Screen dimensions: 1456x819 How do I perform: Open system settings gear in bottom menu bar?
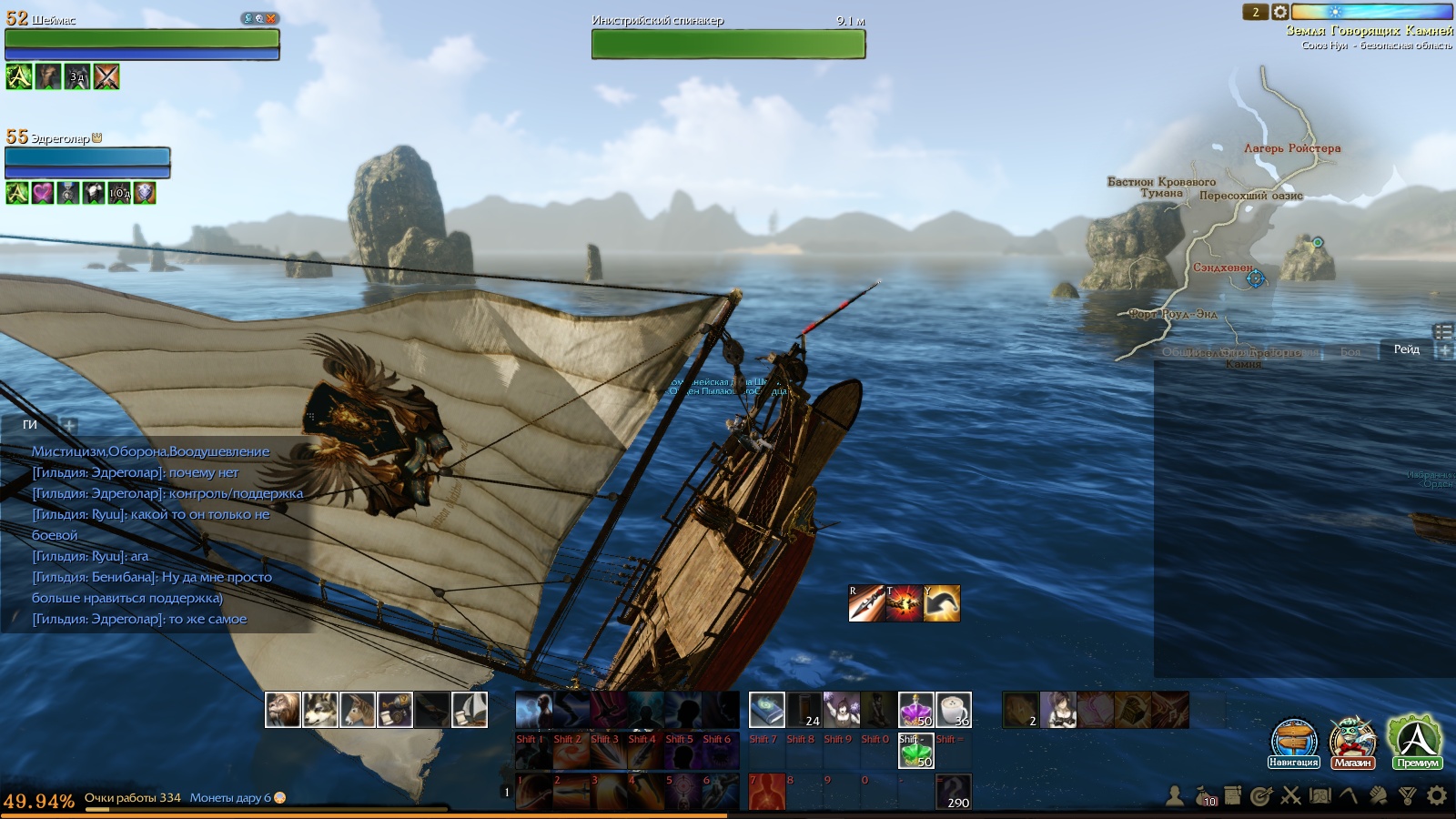[x=1437, y=796]
